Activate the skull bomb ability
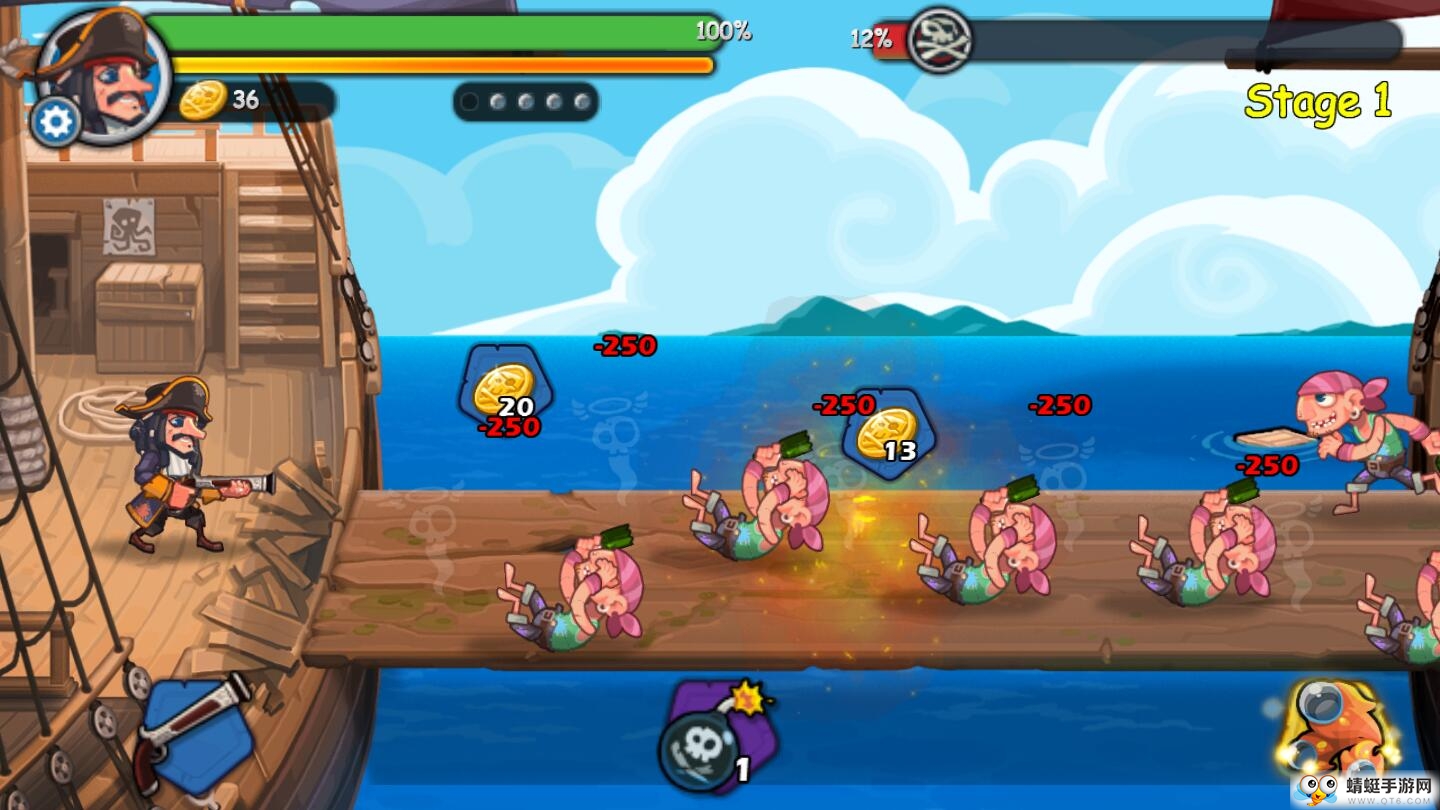Screen dimensions: 1440x810 (712, 742)
